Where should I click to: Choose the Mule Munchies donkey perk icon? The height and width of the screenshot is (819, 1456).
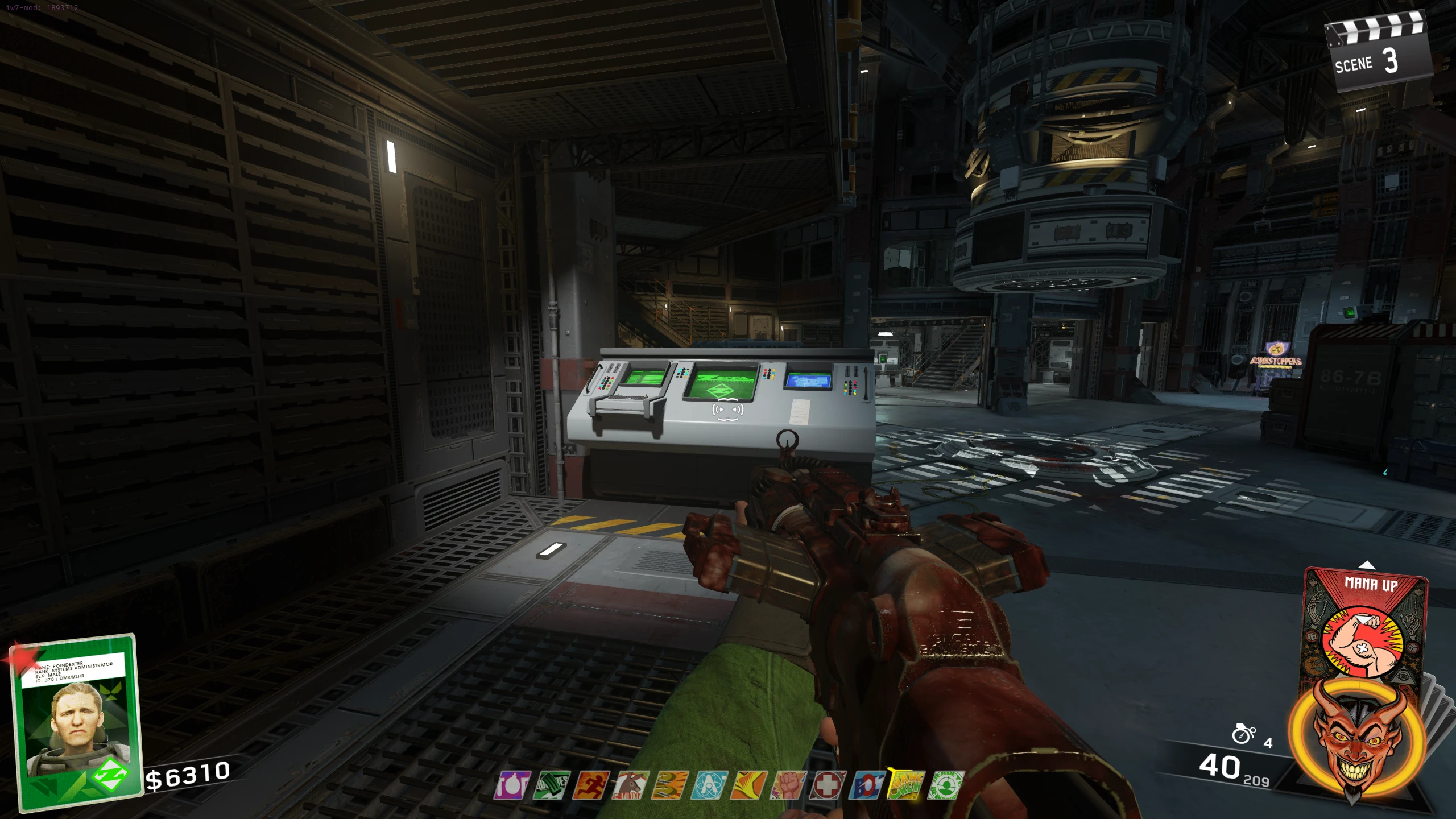(x=630, y=785)
